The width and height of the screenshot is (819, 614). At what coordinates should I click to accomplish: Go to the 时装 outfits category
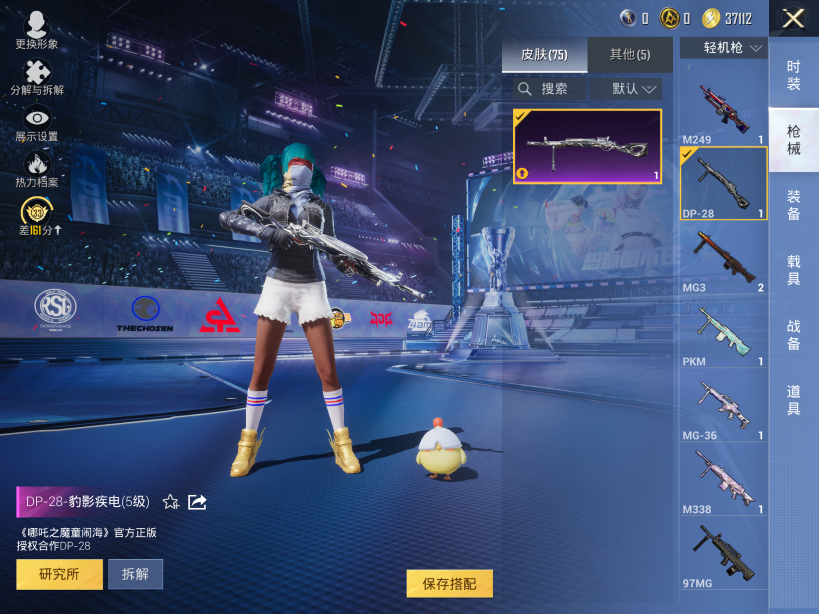point(793,75)
